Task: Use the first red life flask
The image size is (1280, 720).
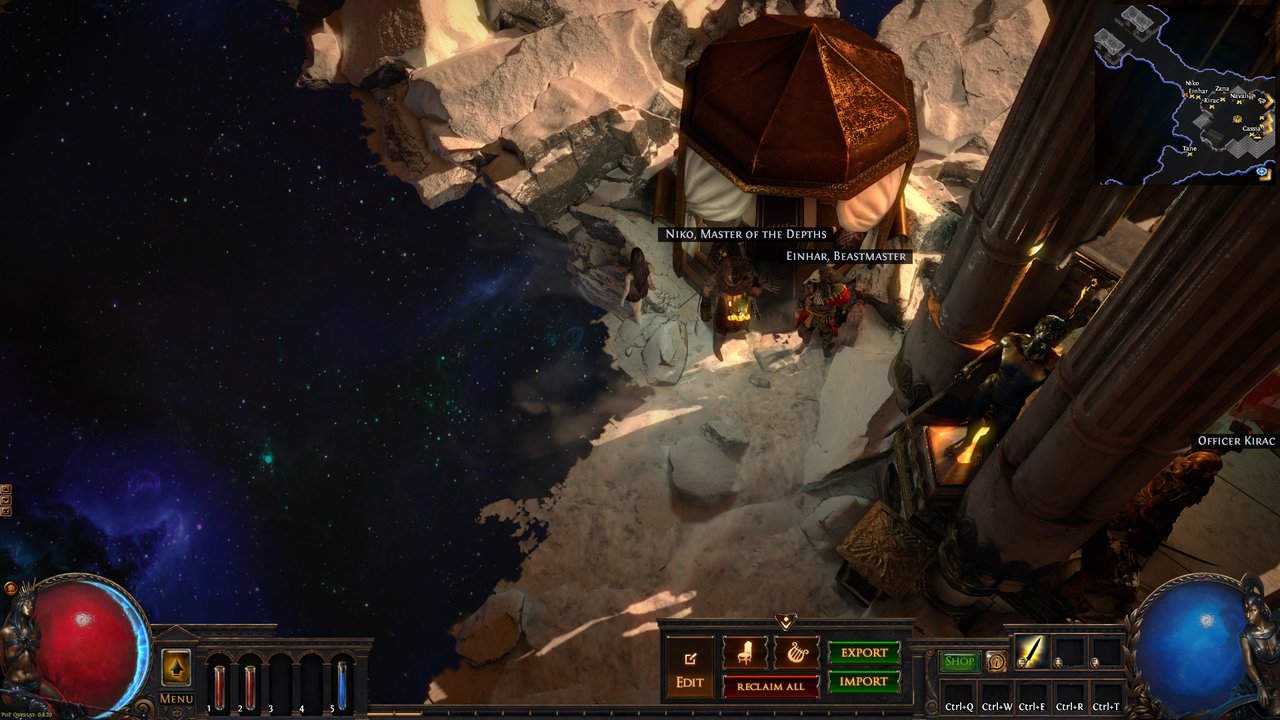Action: point(219,687)
